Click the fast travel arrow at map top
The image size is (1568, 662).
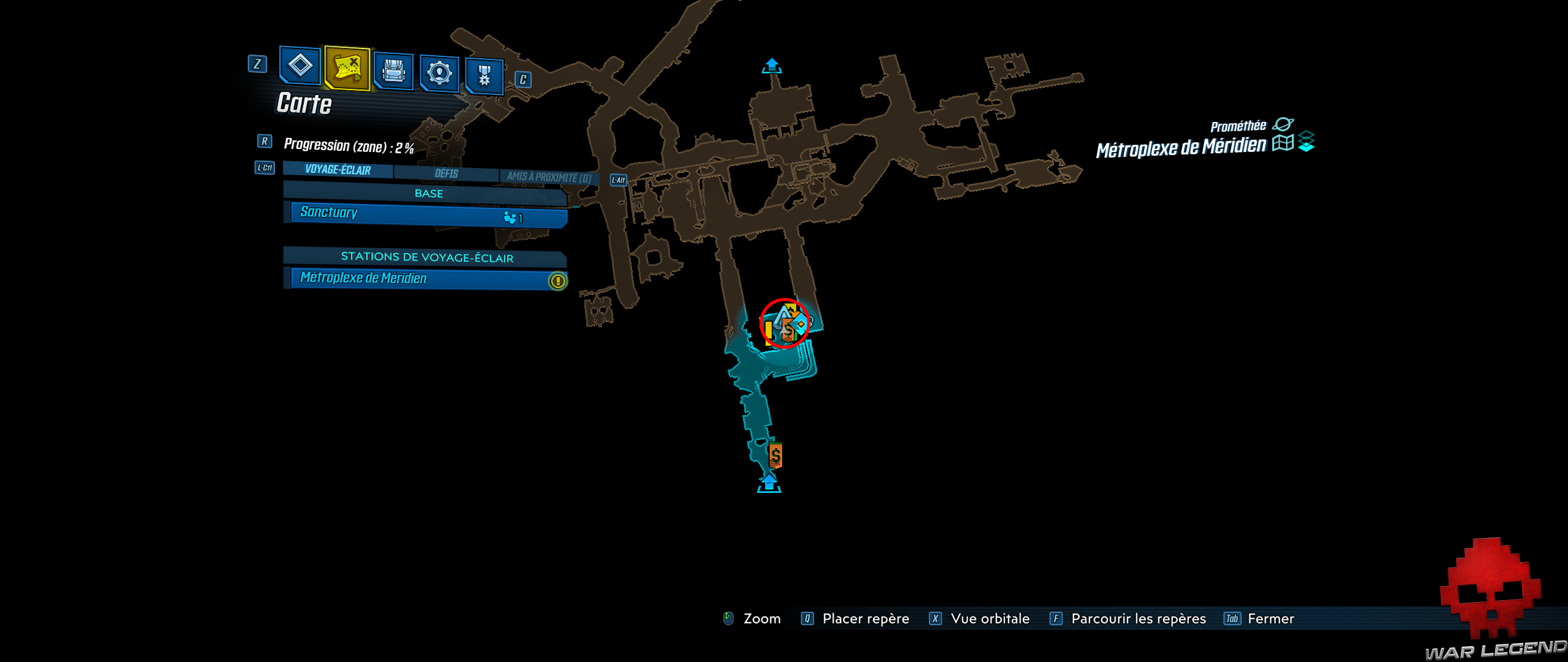(x=771, y=66)
